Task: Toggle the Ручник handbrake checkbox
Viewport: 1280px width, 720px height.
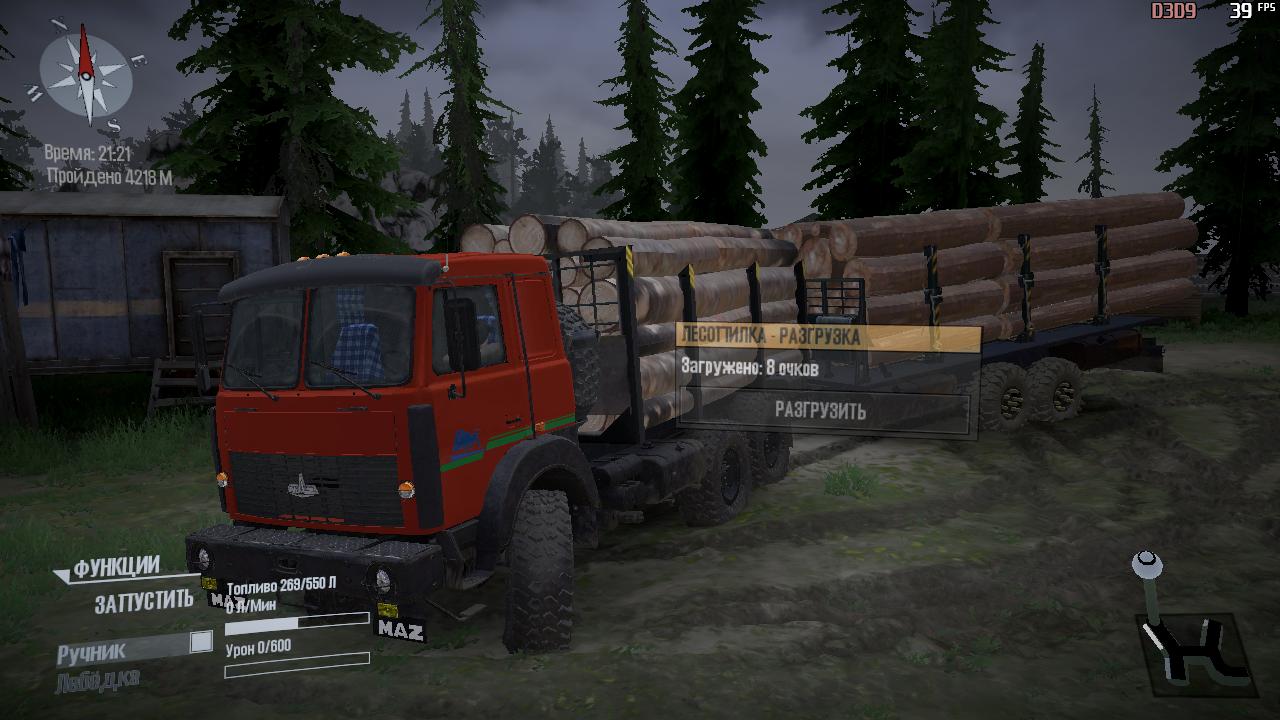Action: tap(201, 642)
